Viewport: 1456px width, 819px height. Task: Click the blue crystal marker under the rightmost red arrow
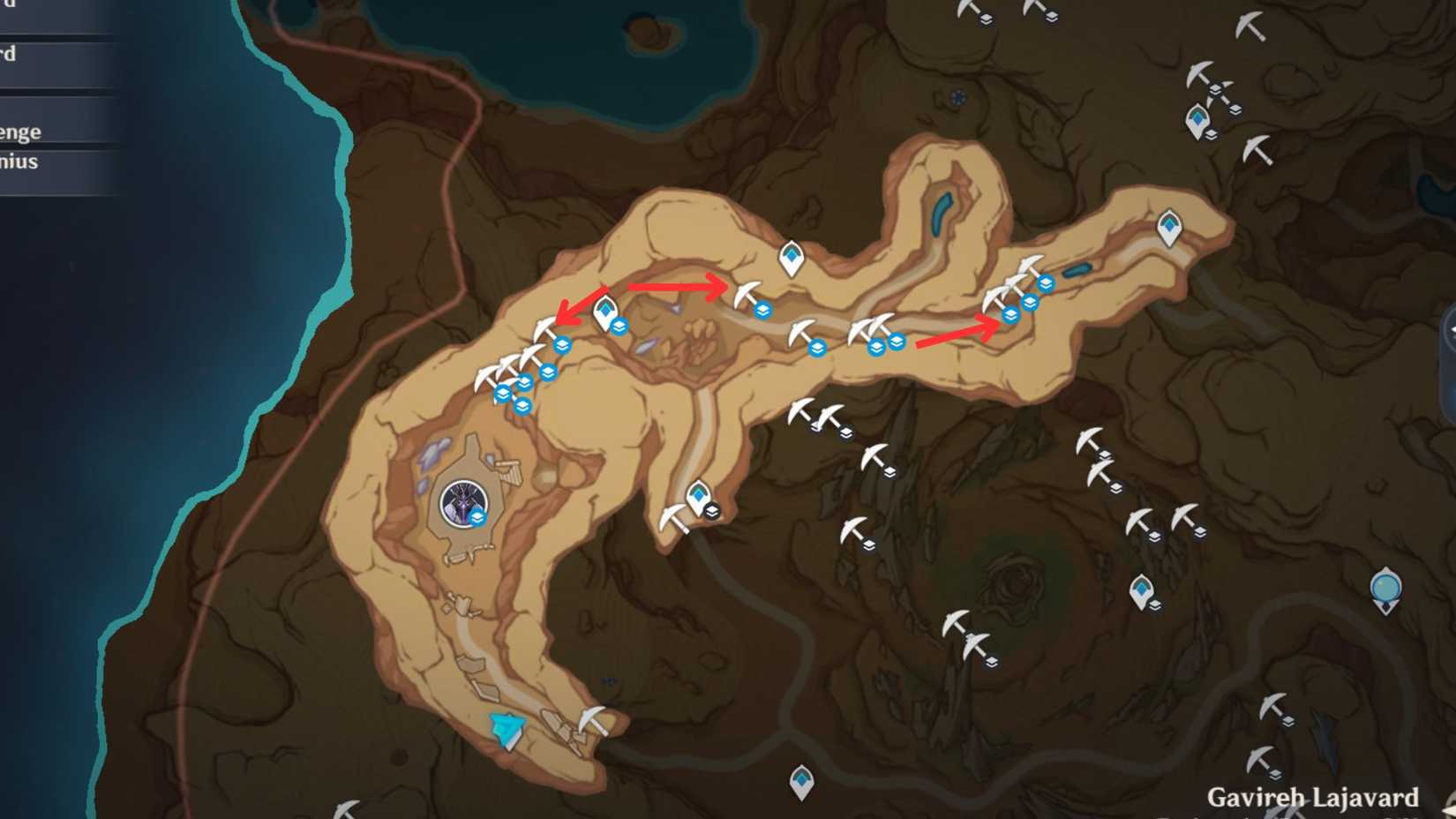point(1010,316)
